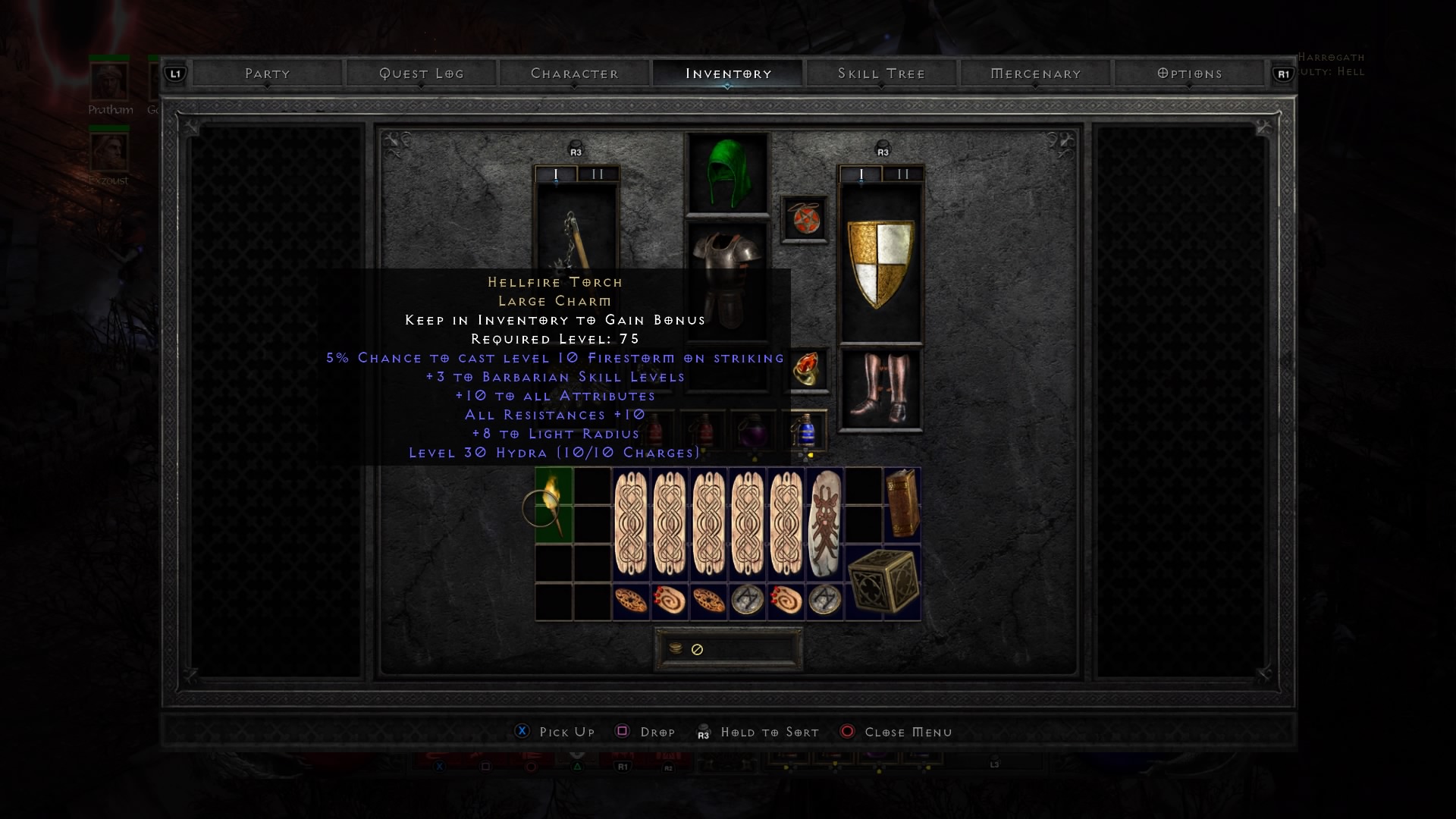Select the equipped green Harlequin Crest helmet
This screenshot has height=819, width=1456.
click(x=728, y=173)
